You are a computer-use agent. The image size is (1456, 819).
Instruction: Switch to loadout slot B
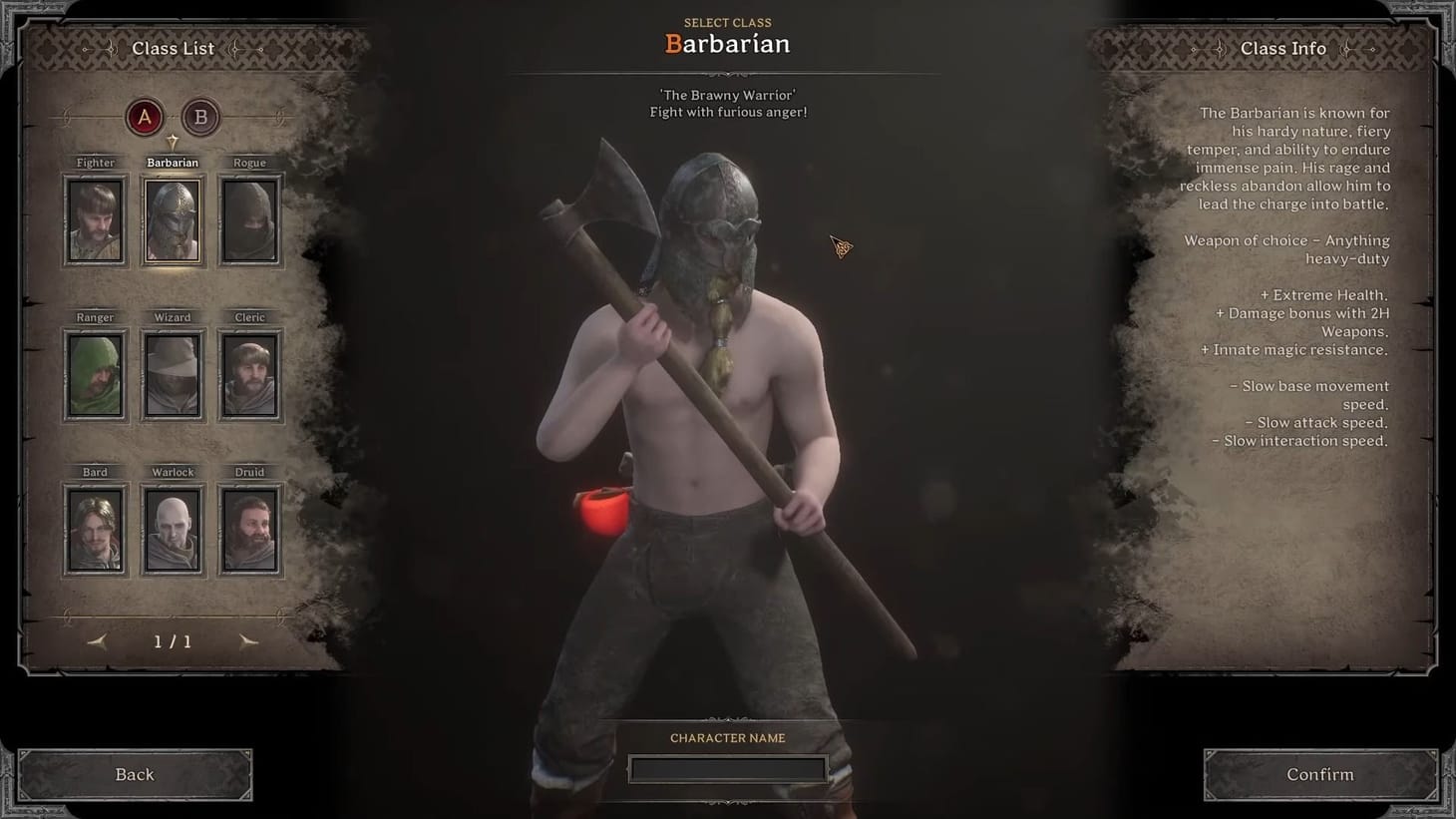[199, 117]
